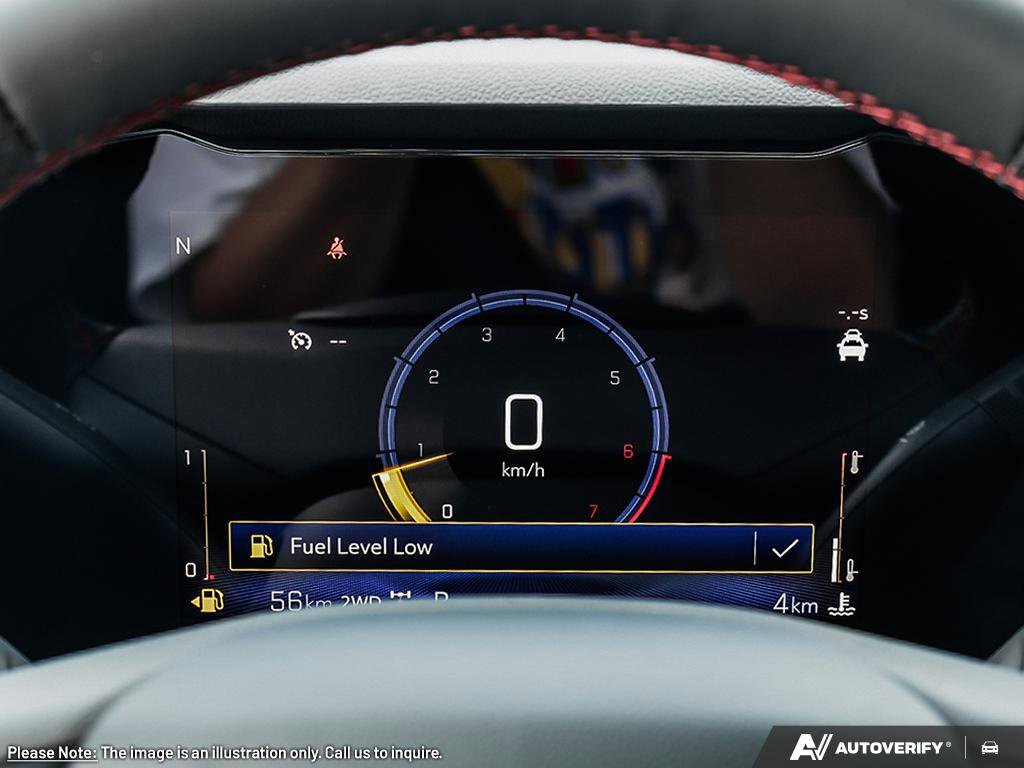This screenshot has width=1024, height=768.
Task: Click the red seatbelt warning icon
Action: pyautogui.click(x=337, y=248)
